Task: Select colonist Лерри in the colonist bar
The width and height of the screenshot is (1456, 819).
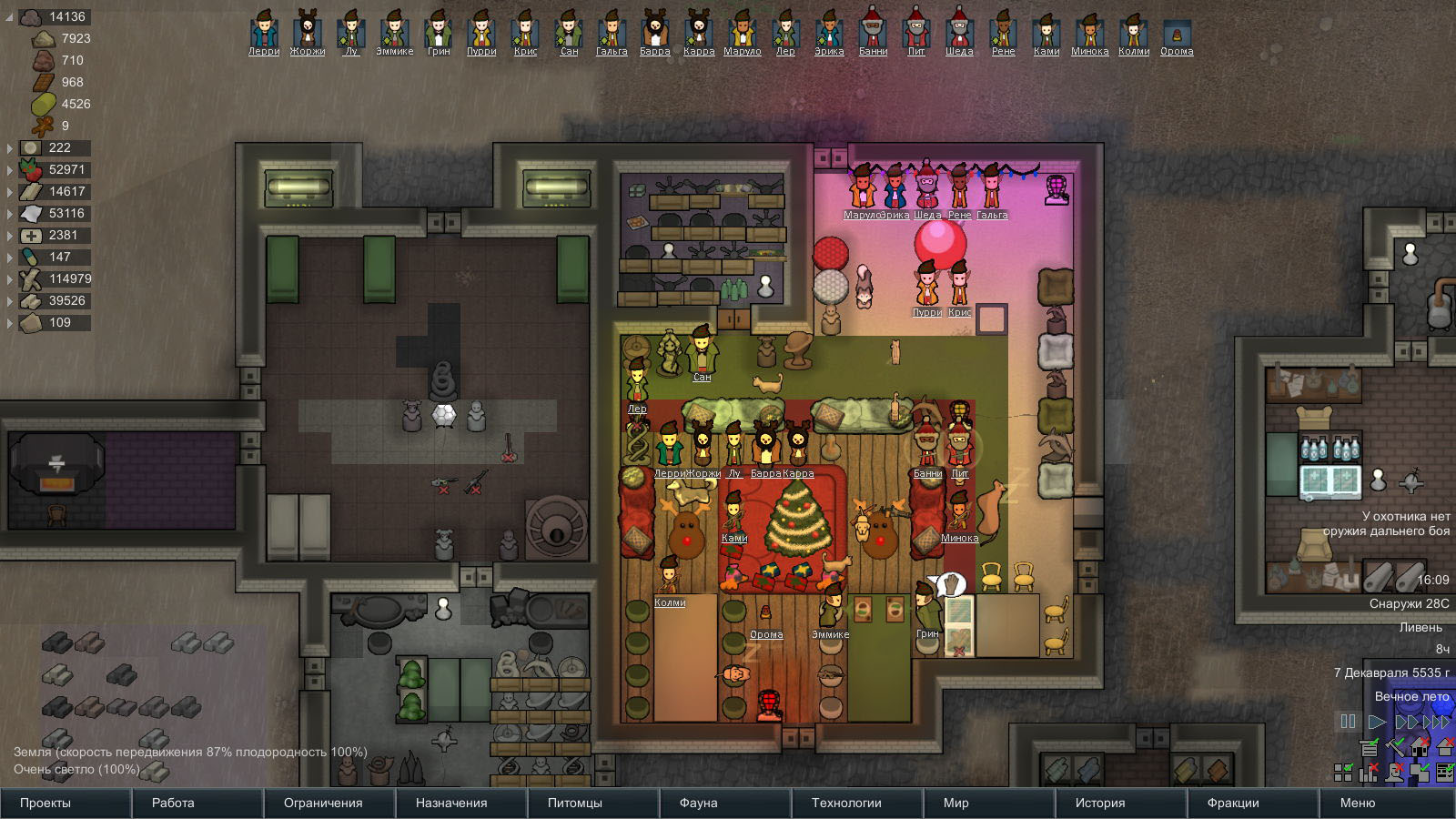Action: (x=264, y=31)
